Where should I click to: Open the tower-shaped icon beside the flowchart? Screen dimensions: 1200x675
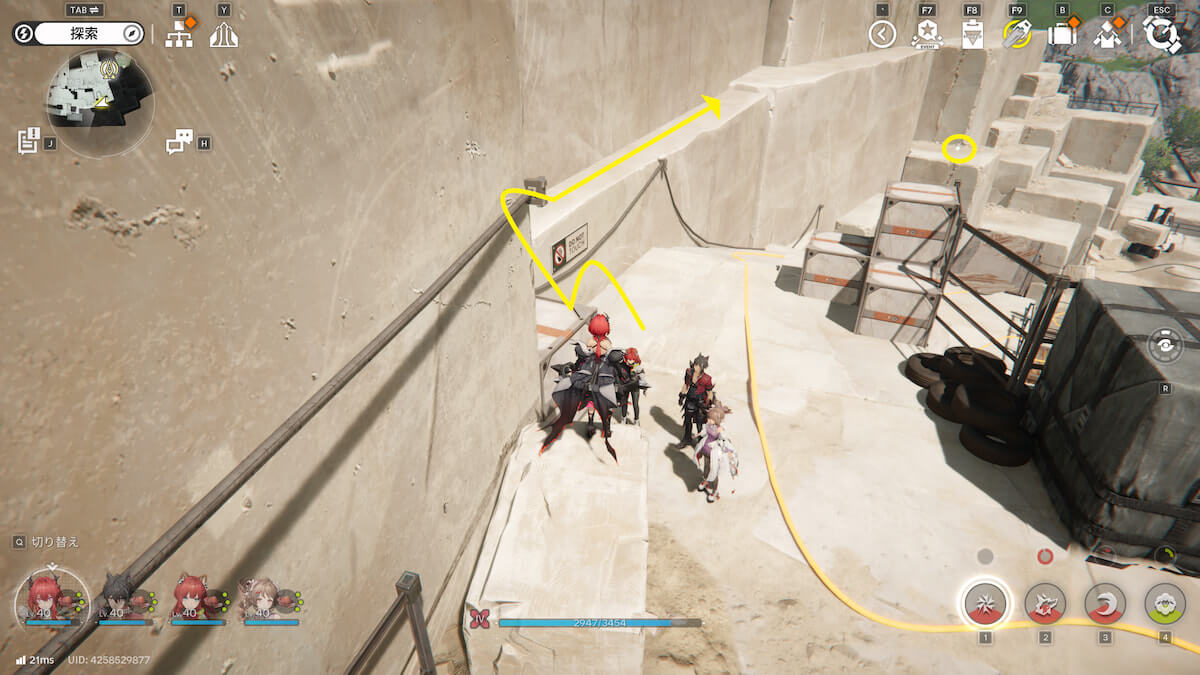pos(224,35)
